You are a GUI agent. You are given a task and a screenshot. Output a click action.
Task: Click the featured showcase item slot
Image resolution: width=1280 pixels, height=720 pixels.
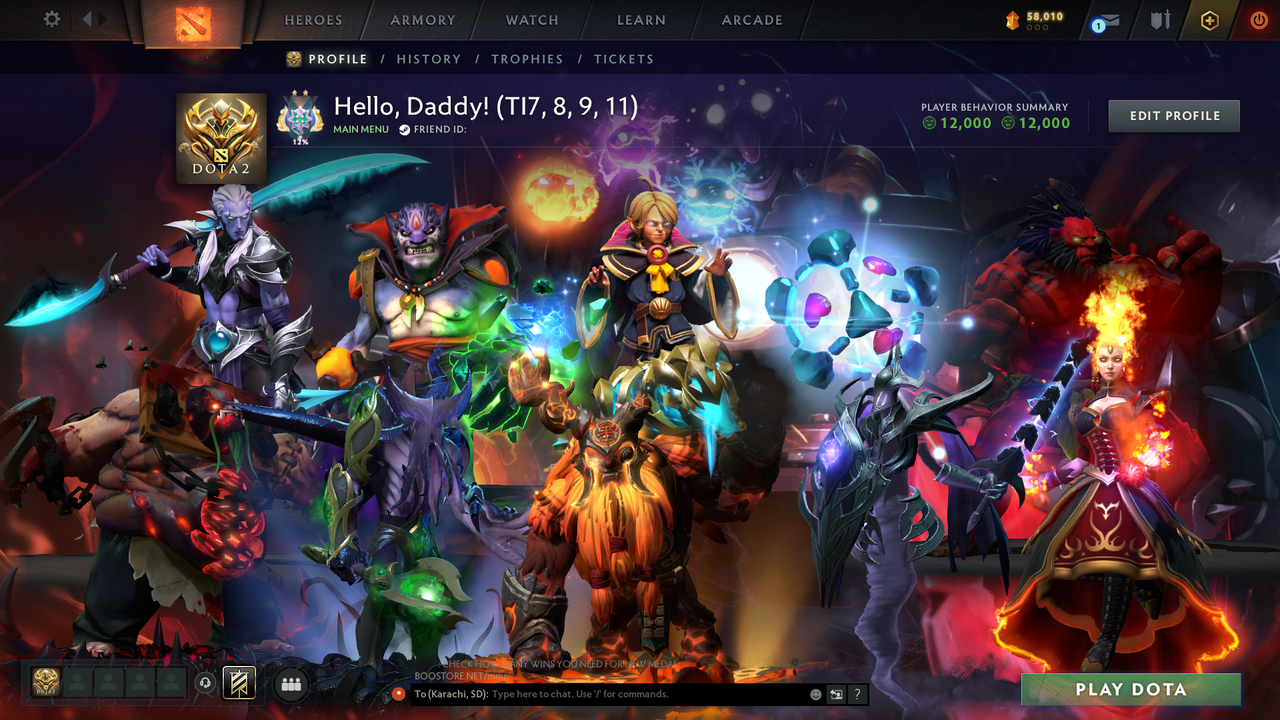coord(238,683)
